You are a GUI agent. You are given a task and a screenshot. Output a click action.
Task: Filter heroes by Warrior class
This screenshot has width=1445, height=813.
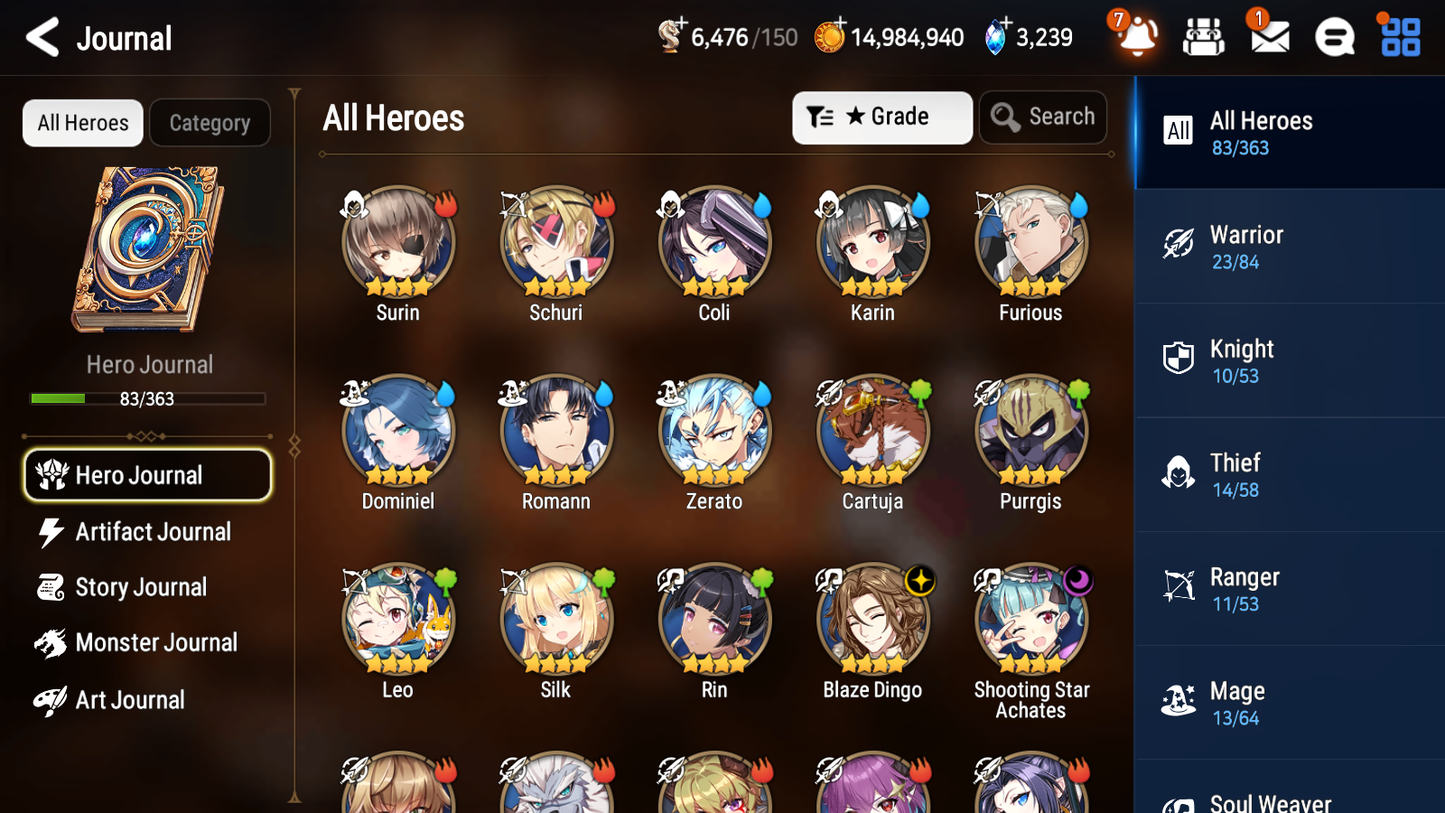(1289, 246)
